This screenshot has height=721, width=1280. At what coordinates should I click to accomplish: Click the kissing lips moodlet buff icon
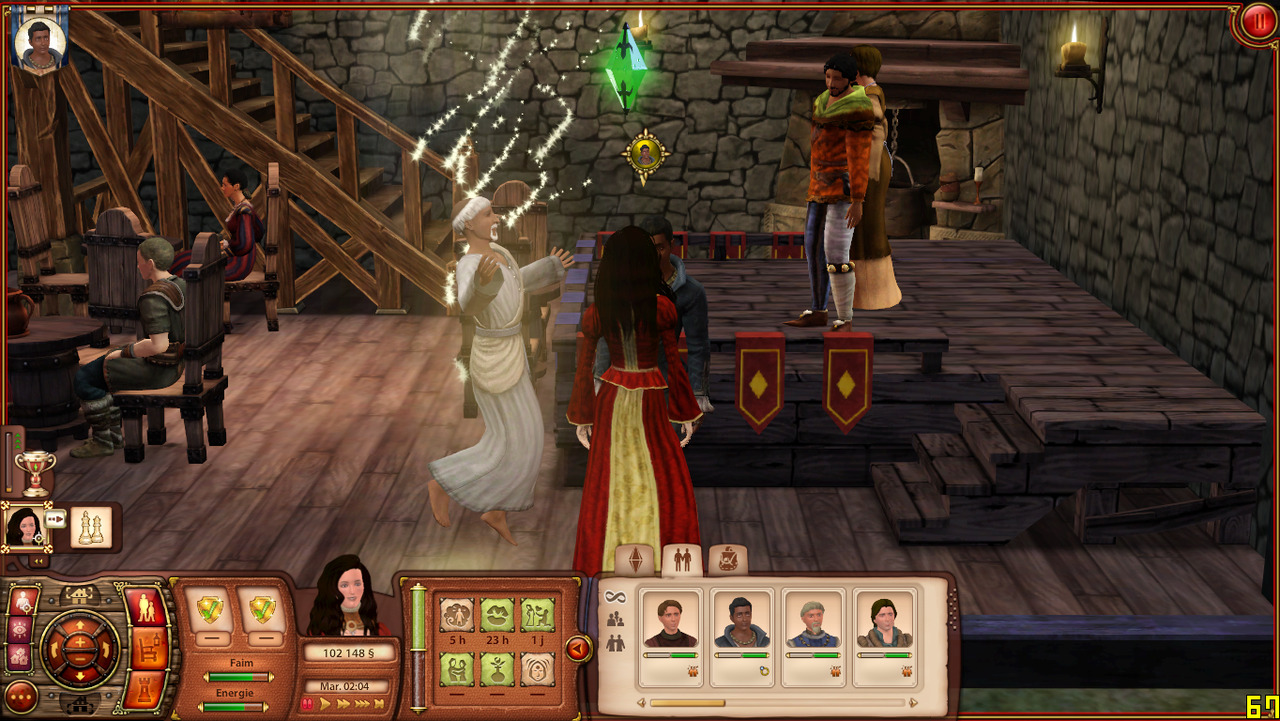pos(497,615)
